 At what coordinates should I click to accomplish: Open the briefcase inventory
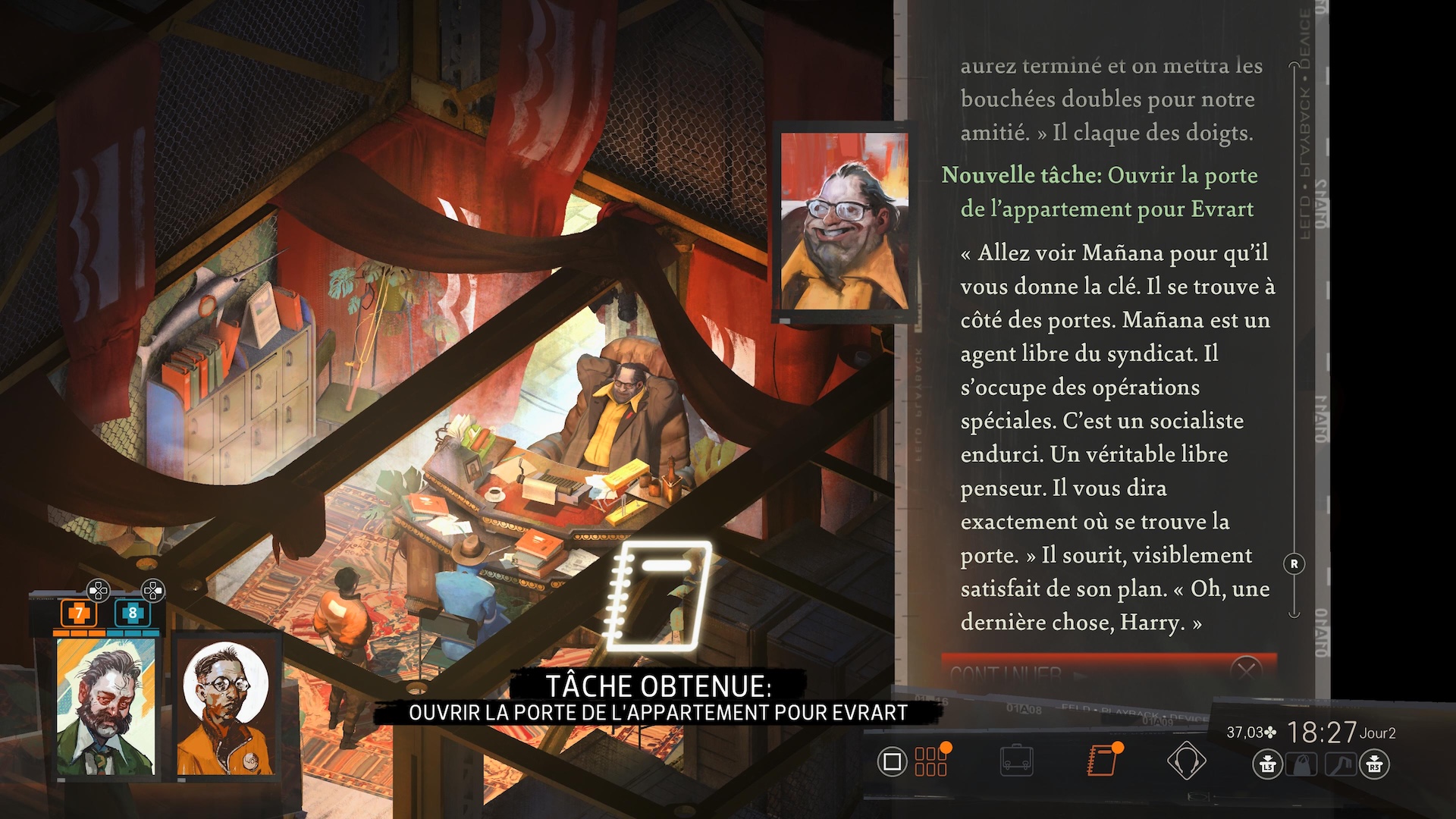click(1016, 761)
